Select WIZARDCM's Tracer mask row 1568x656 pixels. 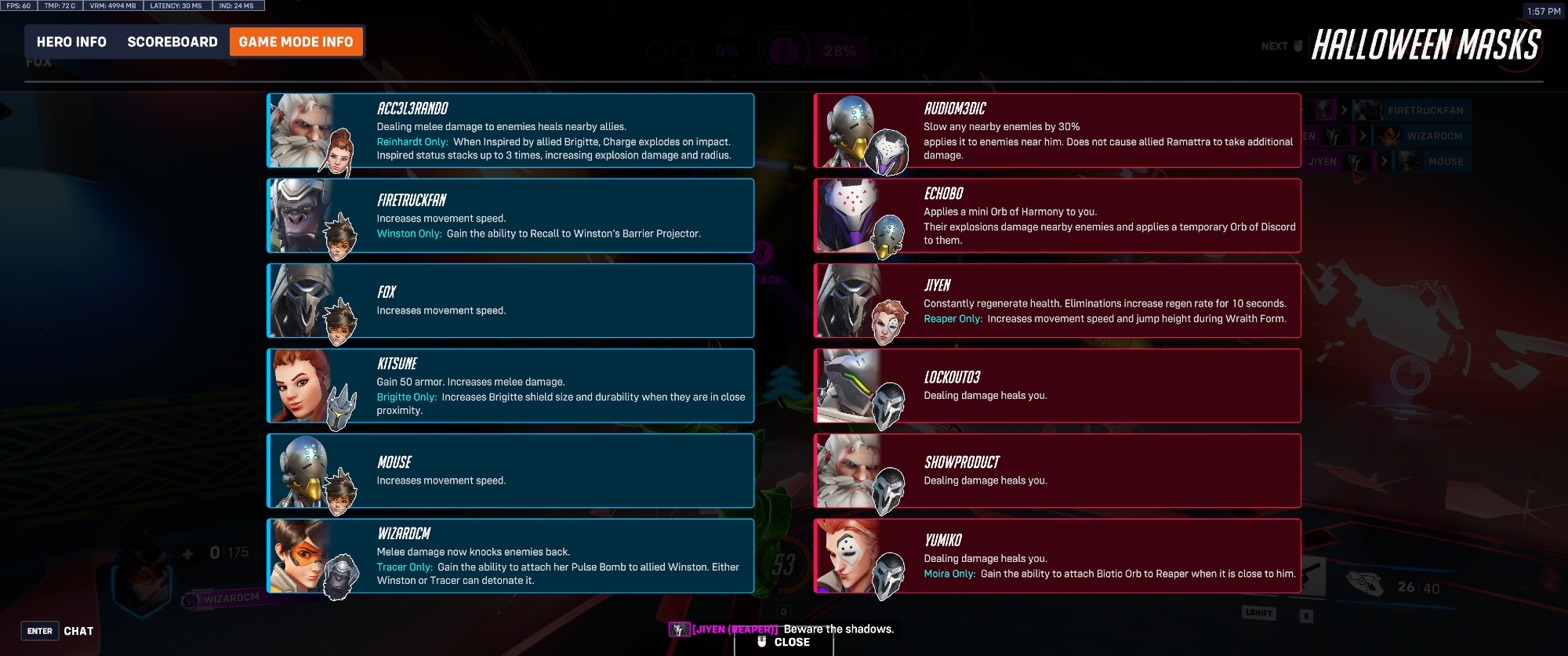click(x=510, y=556)
